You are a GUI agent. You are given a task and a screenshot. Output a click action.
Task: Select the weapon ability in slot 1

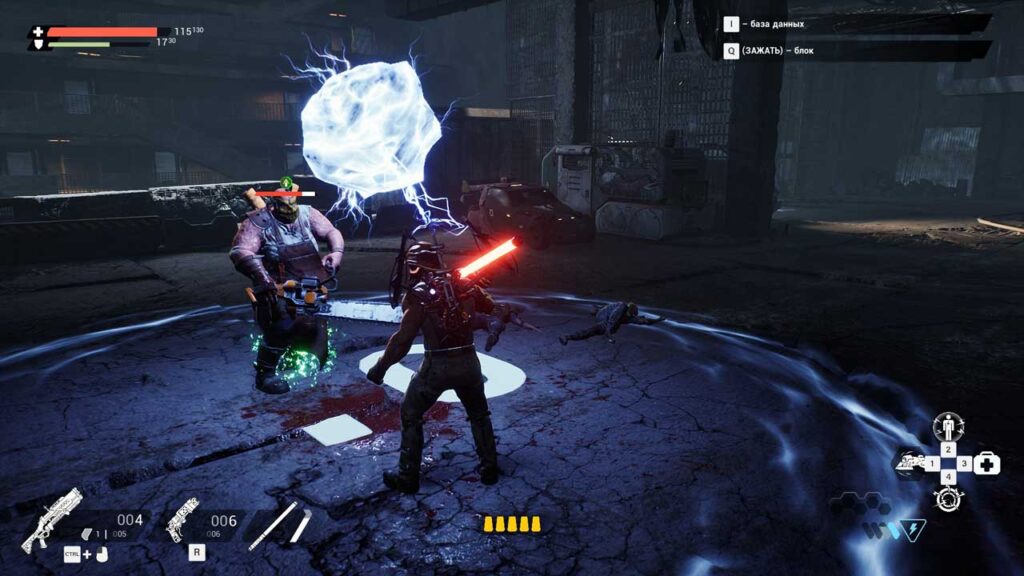pyautogui.click(x=909, y=464)
